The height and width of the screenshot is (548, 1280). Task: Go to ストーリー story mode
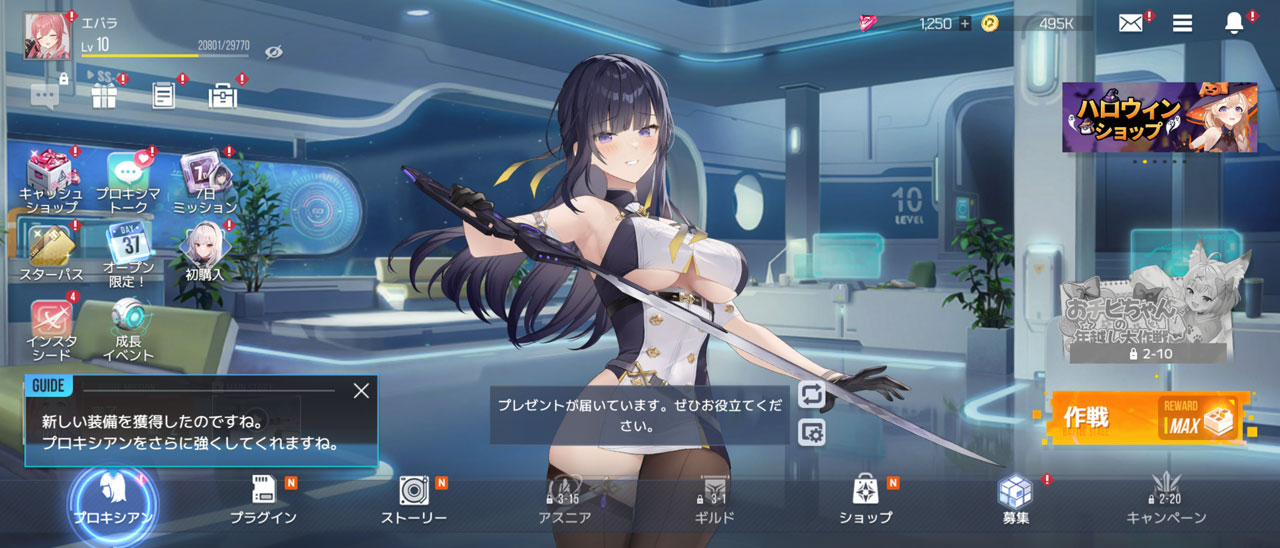click(414, 499)
